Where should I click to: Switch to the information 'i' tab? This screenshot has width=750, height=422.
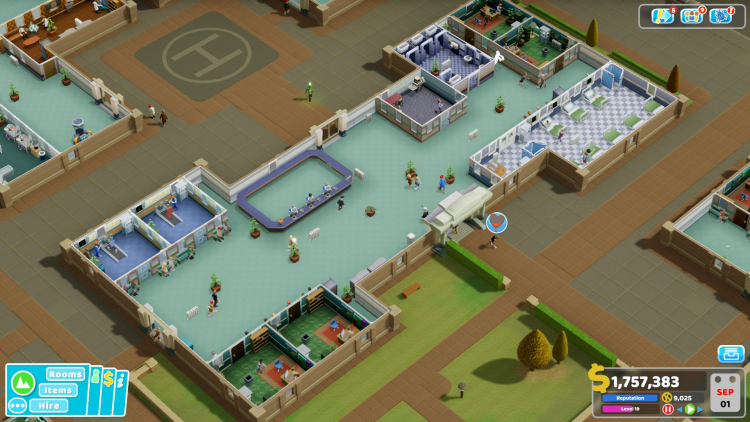(x=120, y=380)
